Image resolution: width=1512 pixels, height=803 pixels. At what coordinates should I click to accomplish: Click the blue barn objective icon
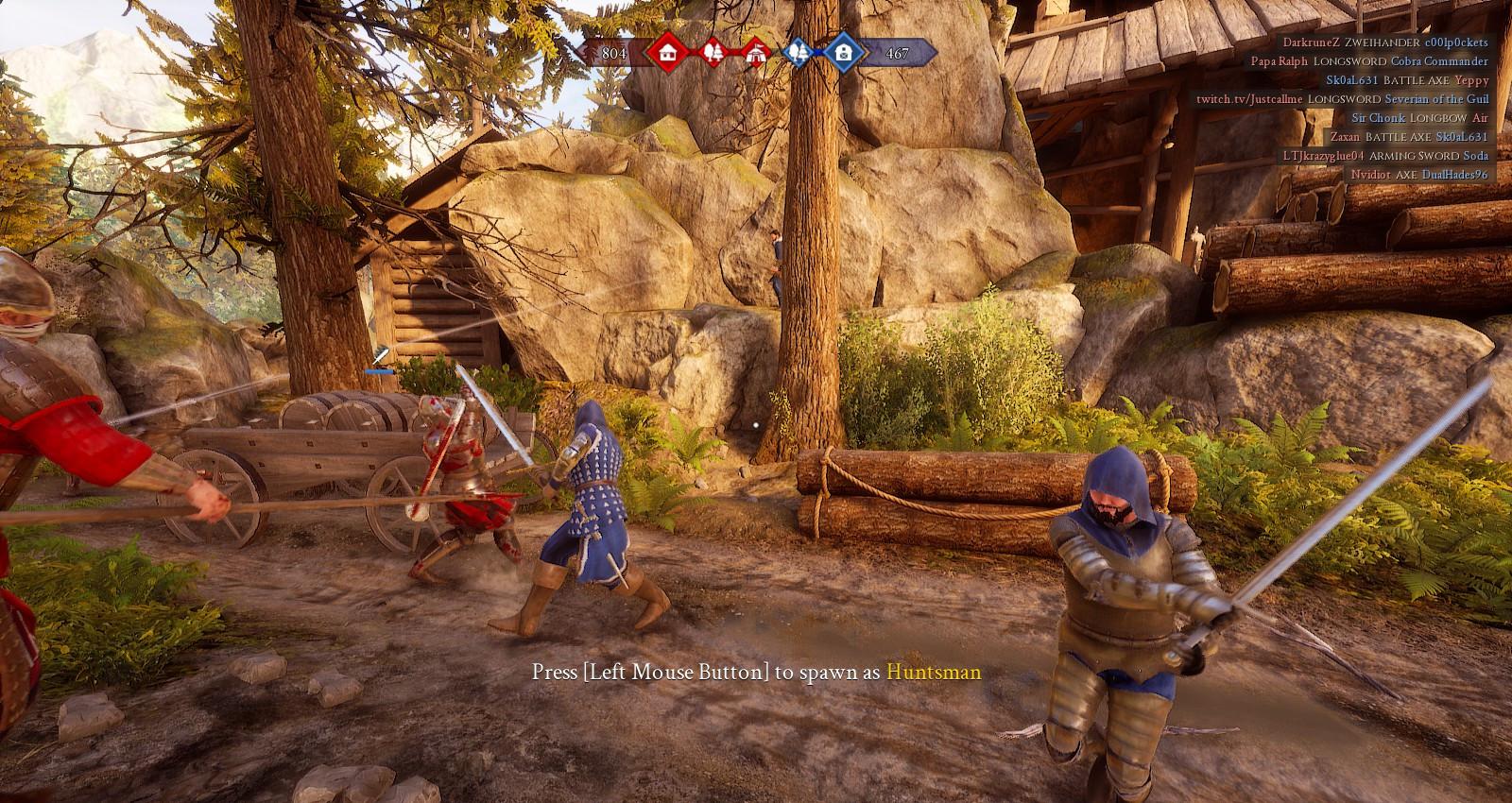[843, 53]
